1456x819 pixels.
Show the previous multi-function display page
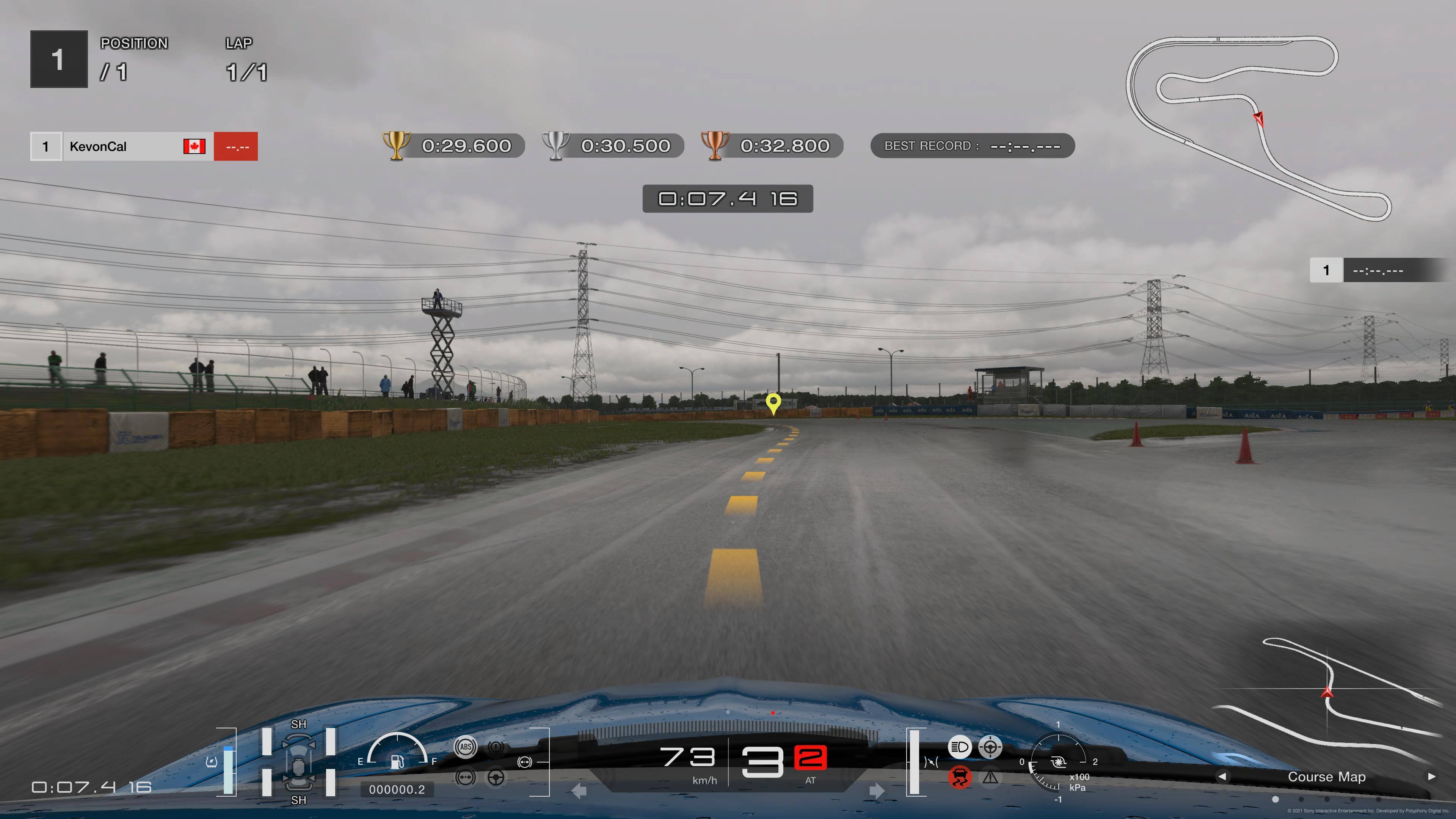click(x=1222, y=777)
